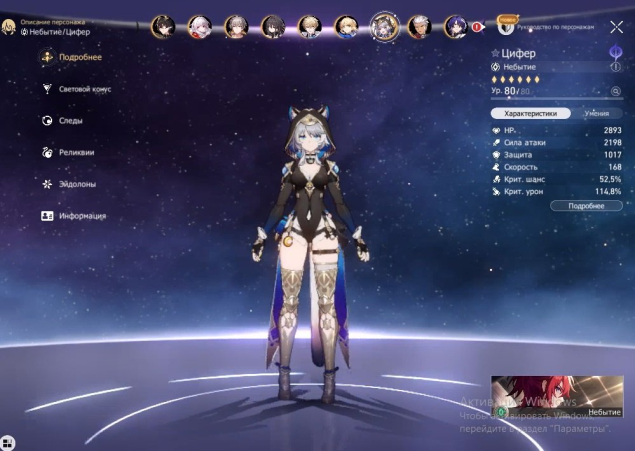Select the blonde character portrait with blue outfit
Screen dimensions: 635x451
(346, 25)
